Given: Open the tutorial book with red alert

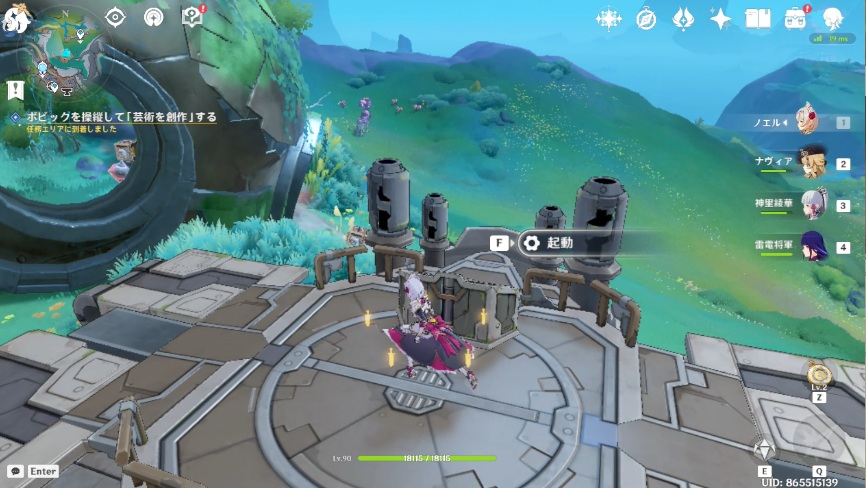Looking at the screenshot, I should pos(191,17).
